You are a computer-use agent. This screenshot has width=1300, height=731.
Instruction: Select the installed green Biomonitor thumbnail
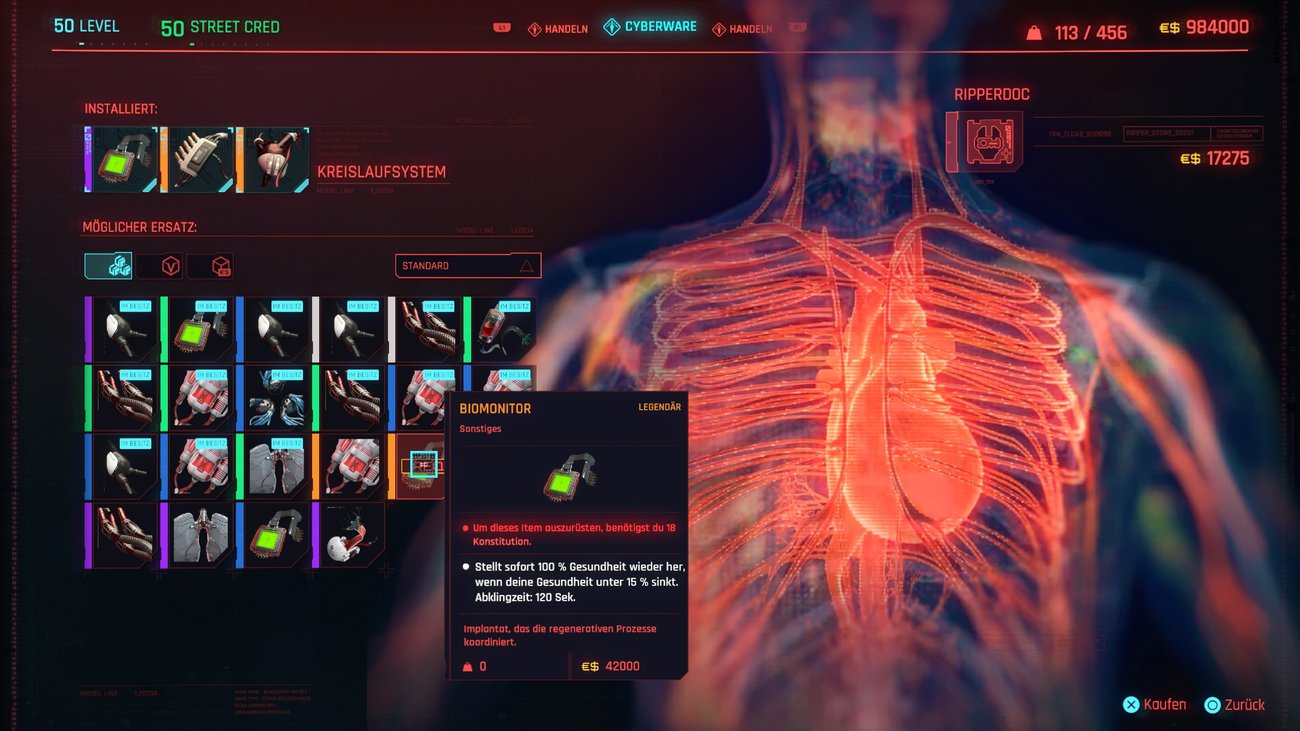coord(120,159)
